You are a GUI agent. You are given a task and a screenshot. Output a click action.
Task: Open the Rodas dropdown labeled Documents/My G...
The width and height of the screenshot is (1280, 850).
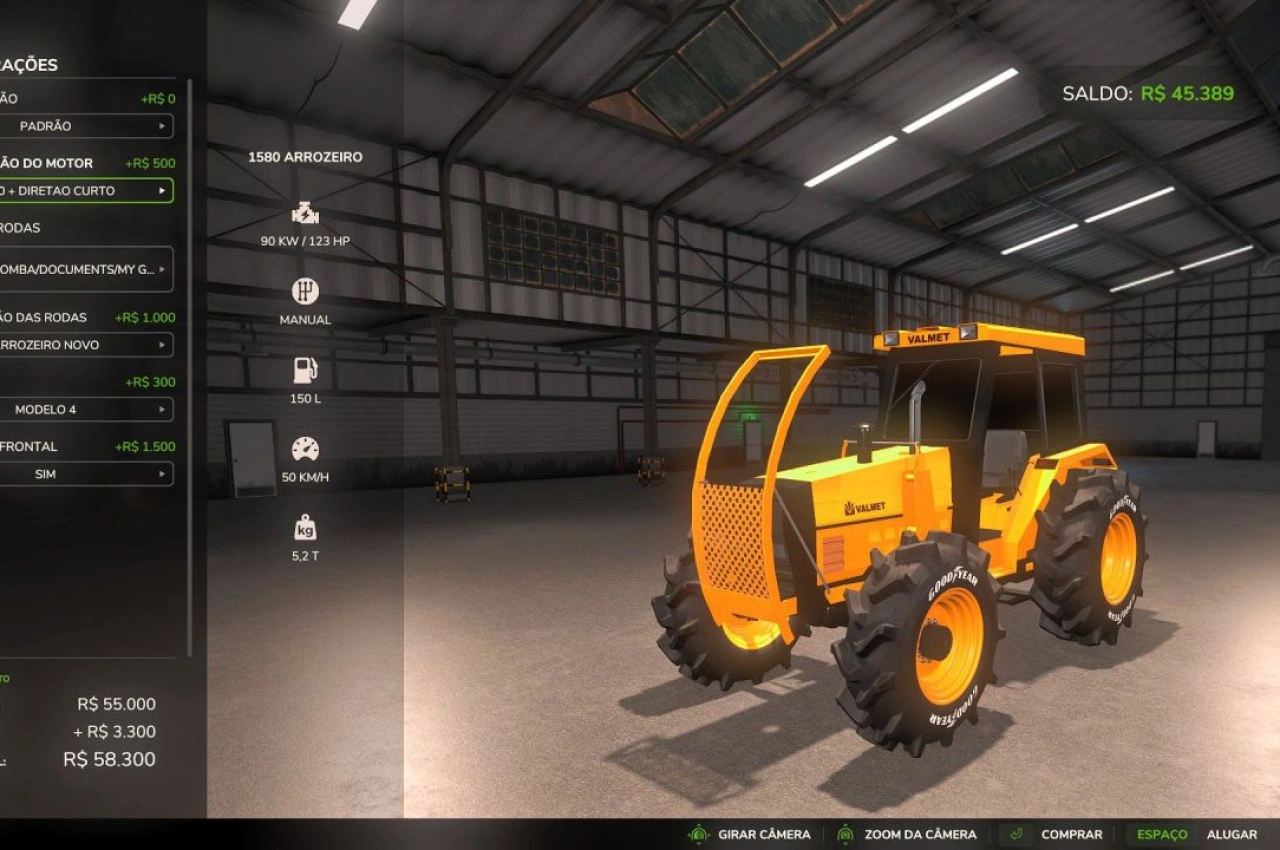[85, 270]
